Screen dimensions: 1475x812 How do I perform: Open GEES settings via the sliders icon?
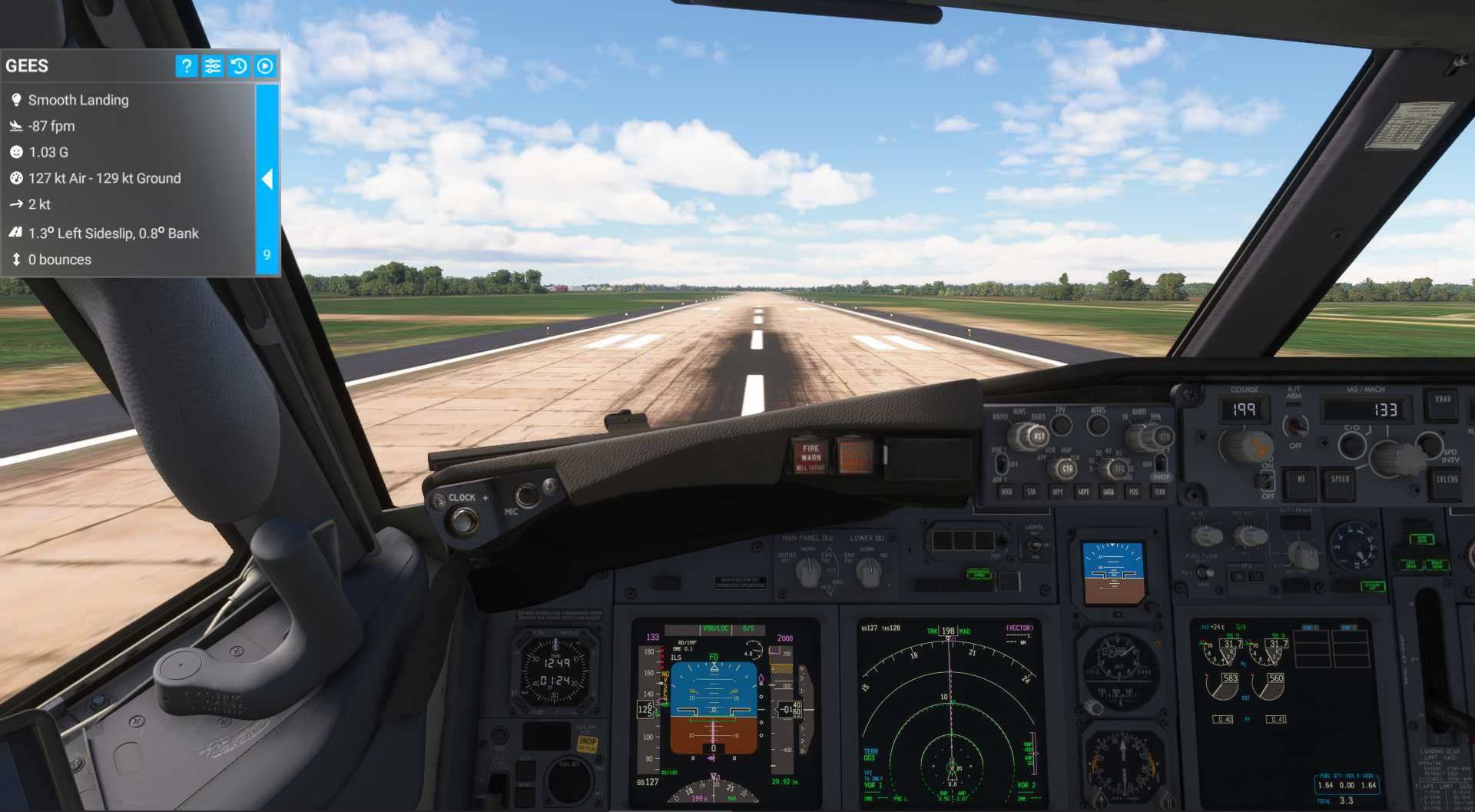click(x=213, y=66)
